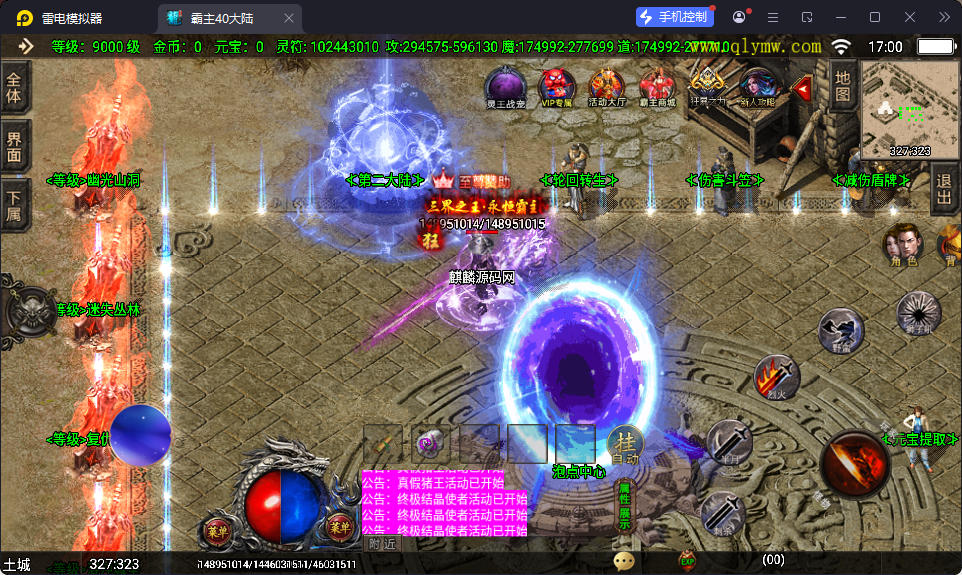Image resolution: width=962 pixels, height=575 pixels.
Task: Tap the large red main attack button
Action: (x=855, y=465)
